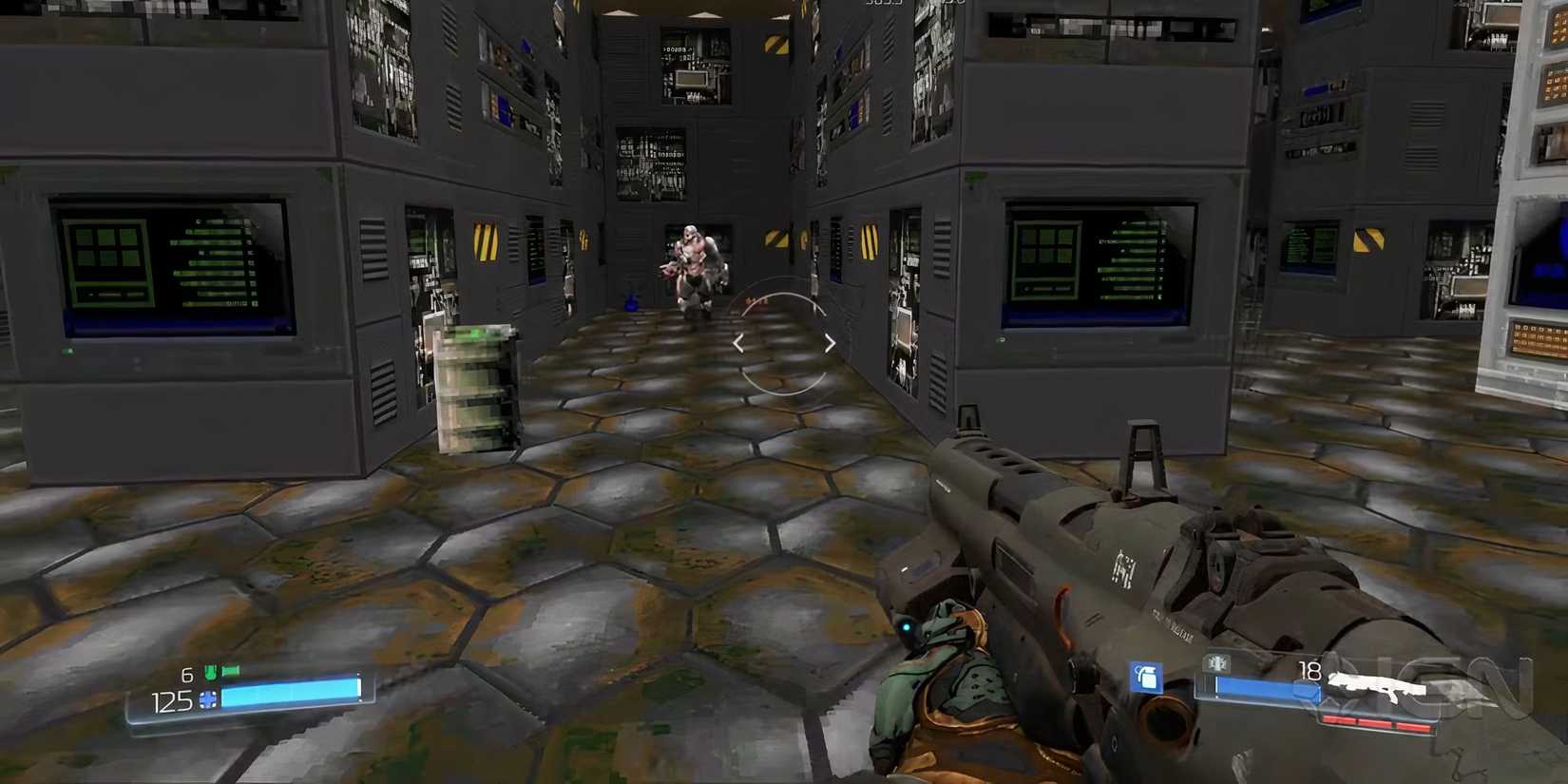This screenshot has width=1568, height=784.
Task: Toggle the ammo counter showing 18
Action: pyautogui.click(x=1310, y=668)
